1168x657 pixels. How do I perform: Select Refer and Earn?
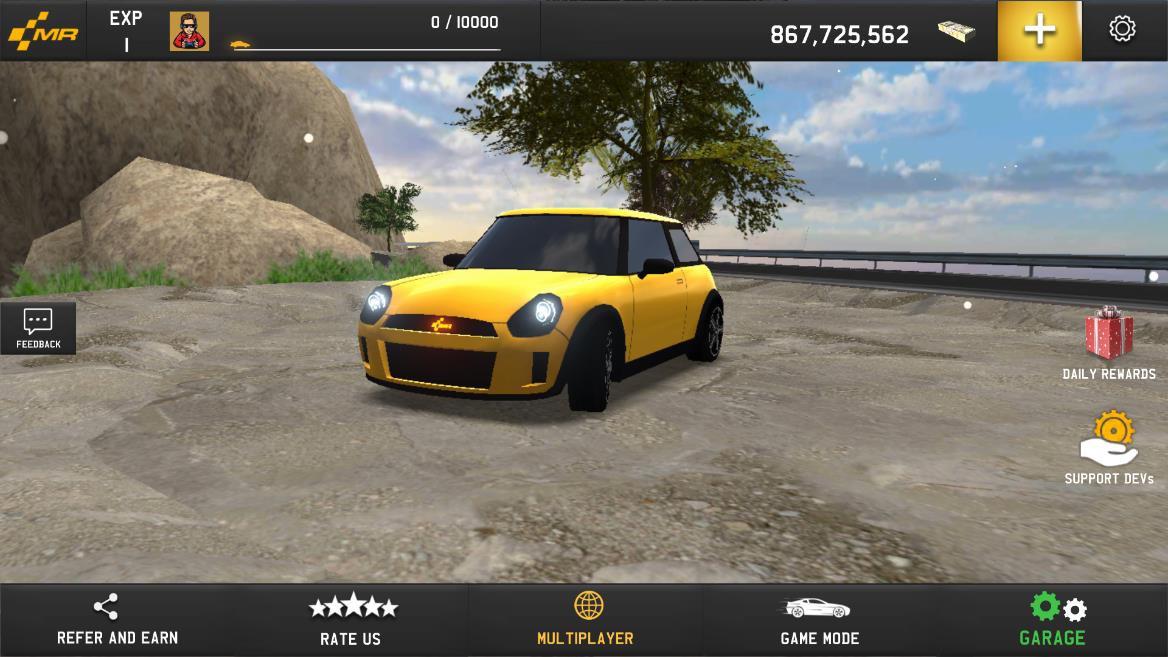click(117, 620)
